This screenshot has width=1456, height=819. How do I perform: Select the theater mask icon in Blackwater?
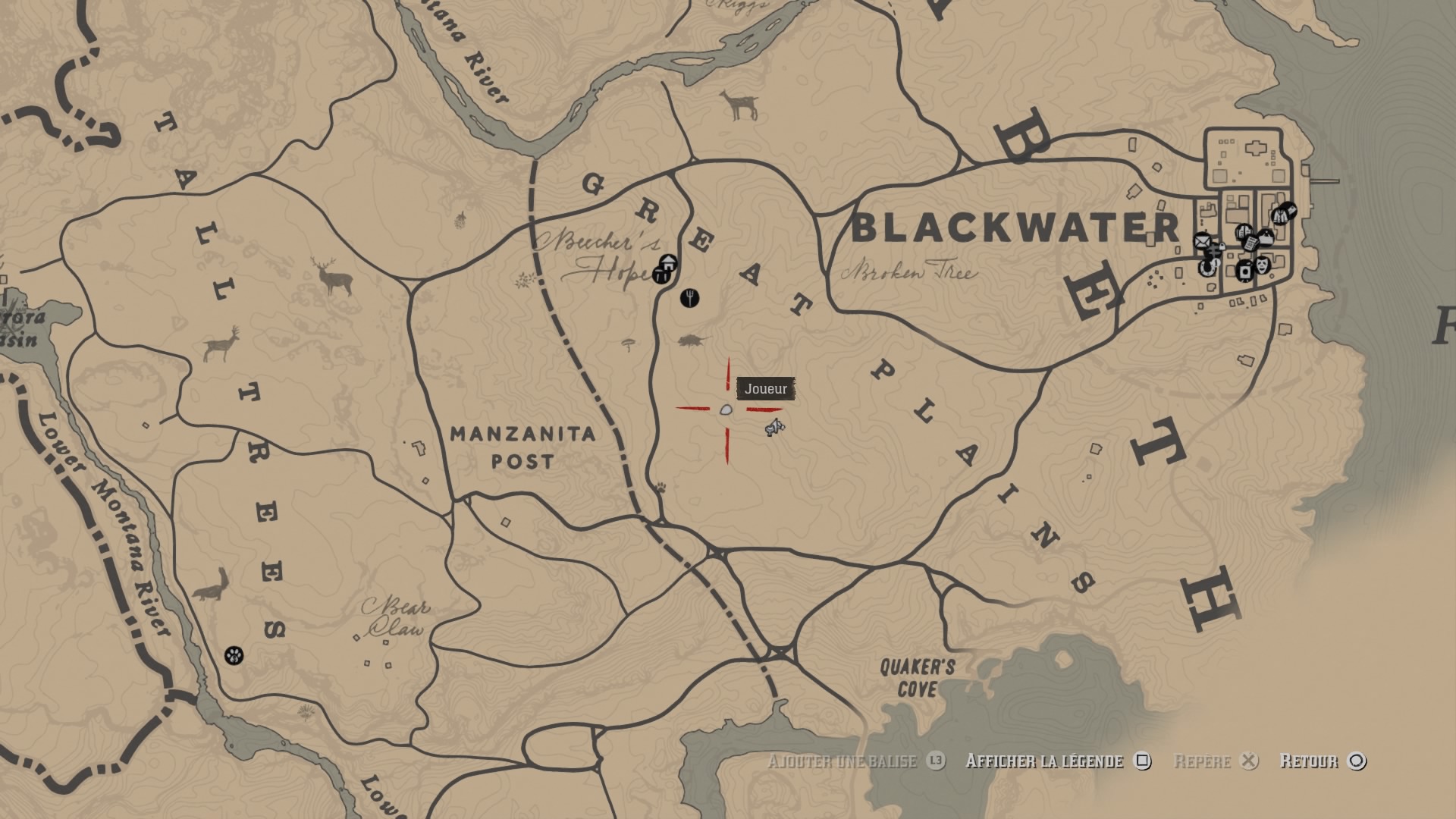(1262, 266)
